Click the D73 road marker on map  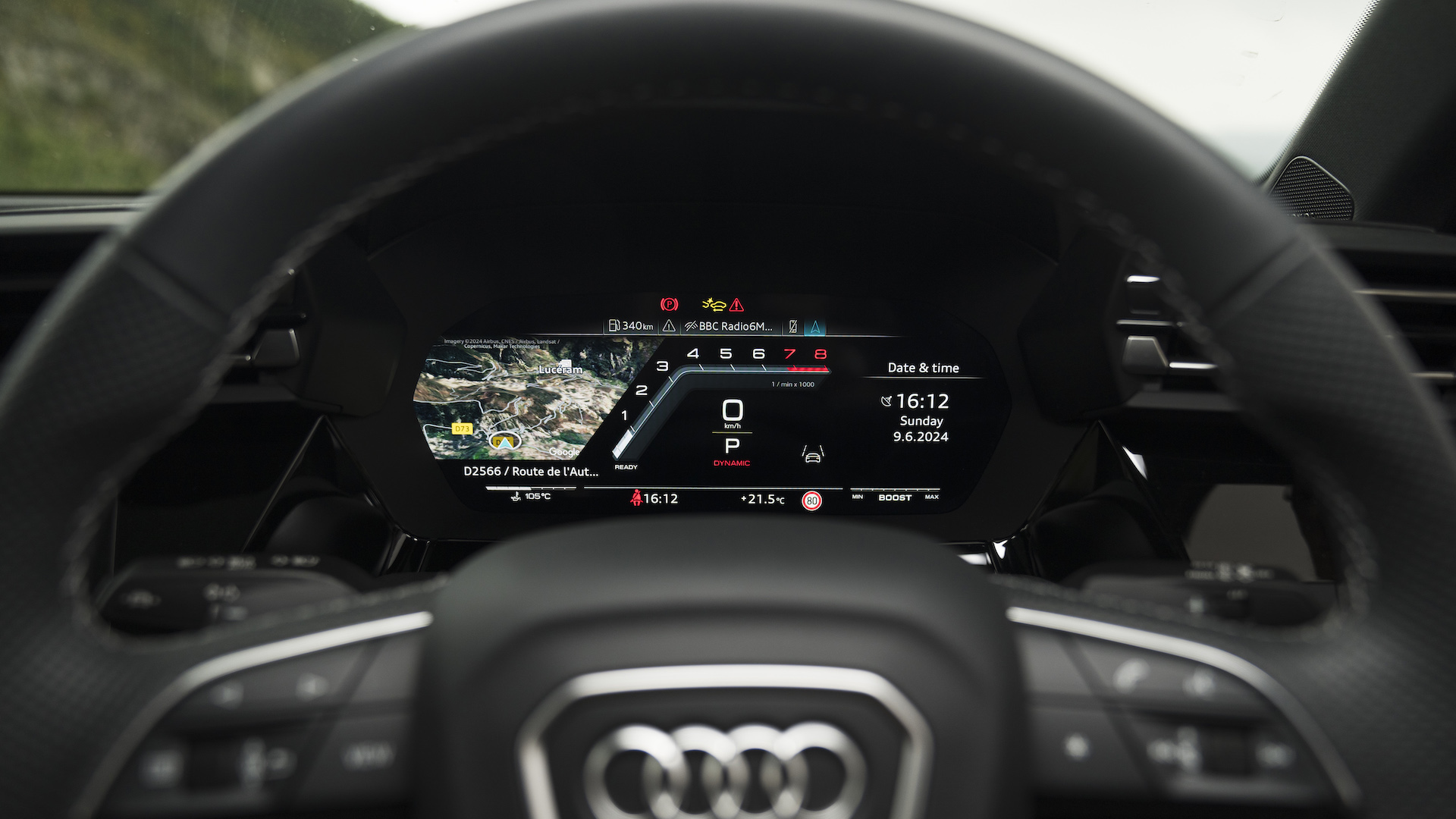[462, 428]
